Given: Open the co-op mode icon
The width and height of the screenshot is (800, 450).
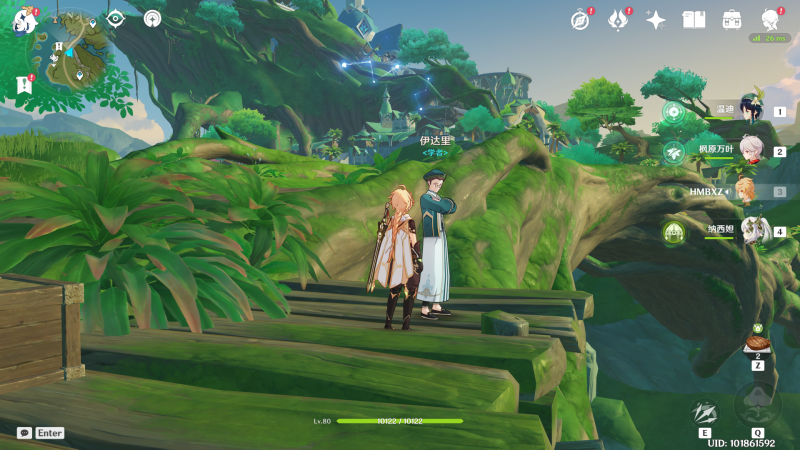Looking at the screenshot, I should tap(152, 18).
